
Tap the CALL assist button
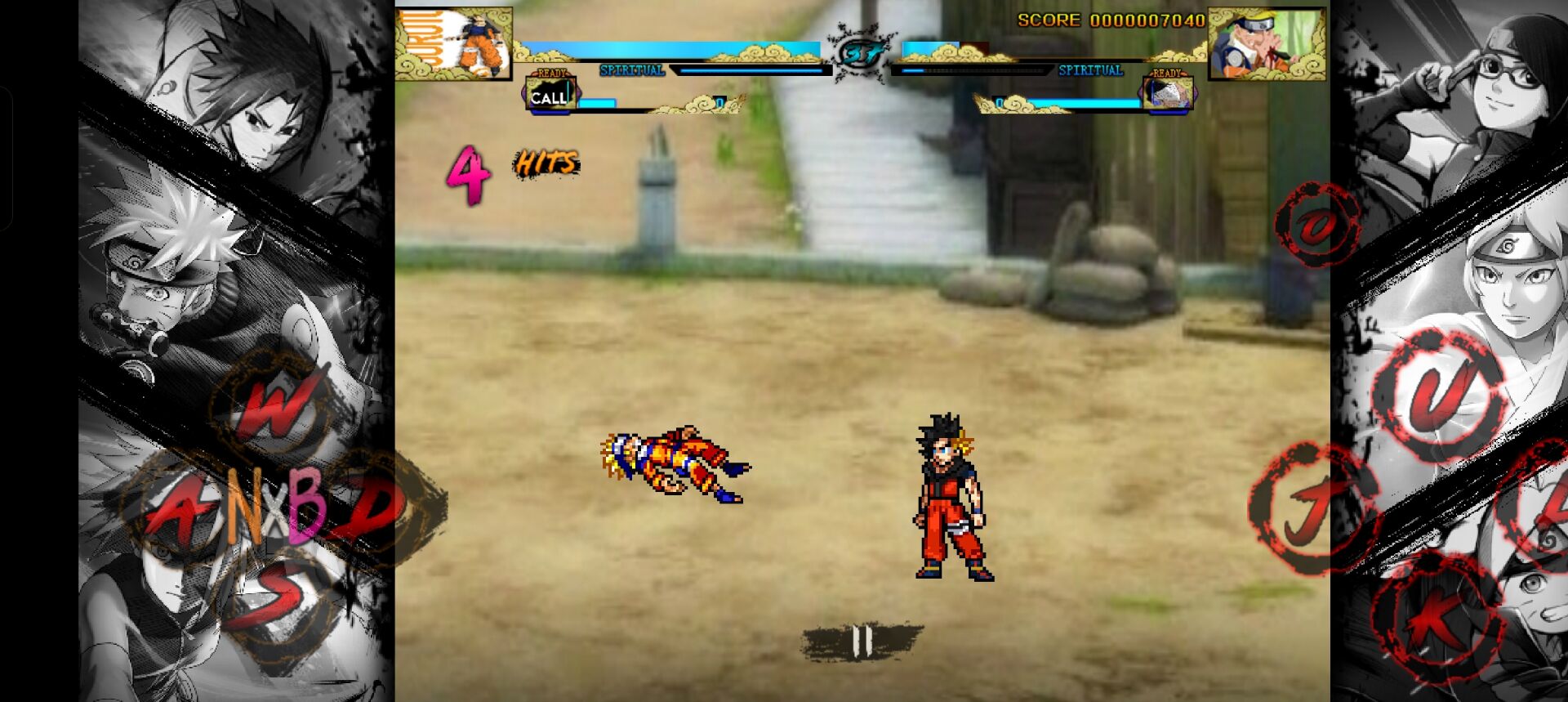click(548, 97)
